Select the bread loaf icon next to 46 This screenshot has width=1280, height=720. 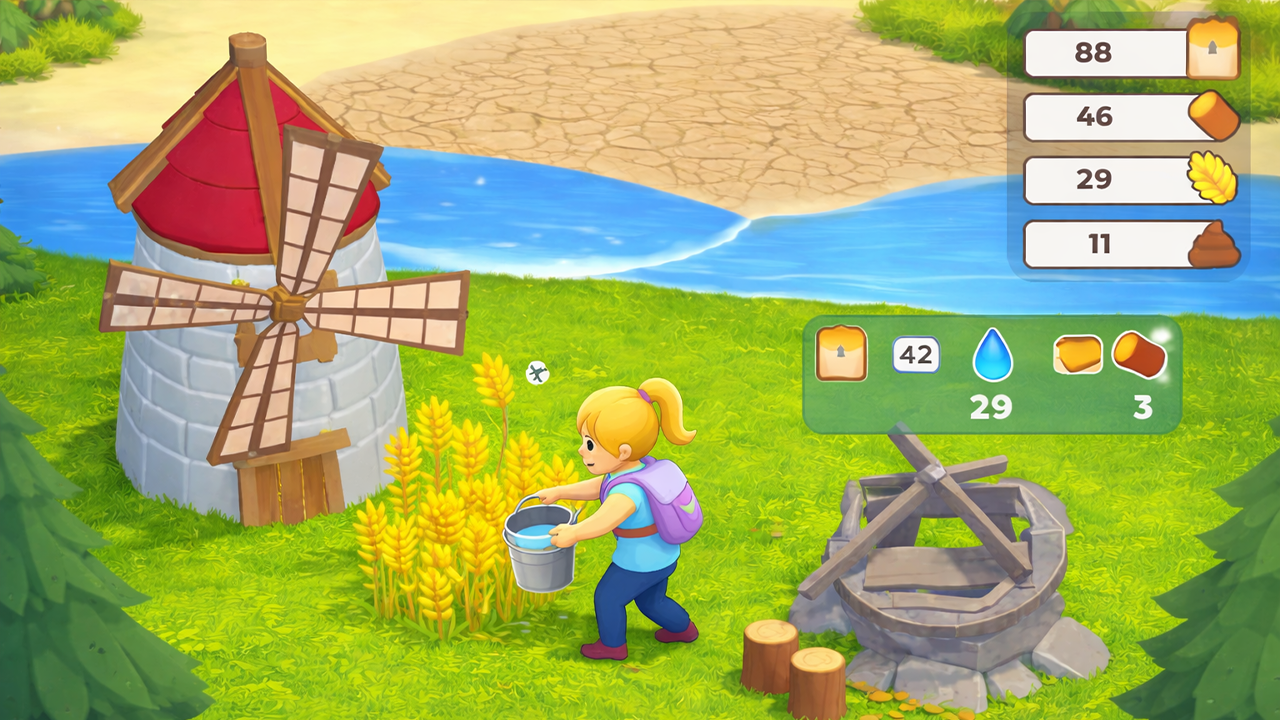pyautogui.click(x=1213, y=116)
